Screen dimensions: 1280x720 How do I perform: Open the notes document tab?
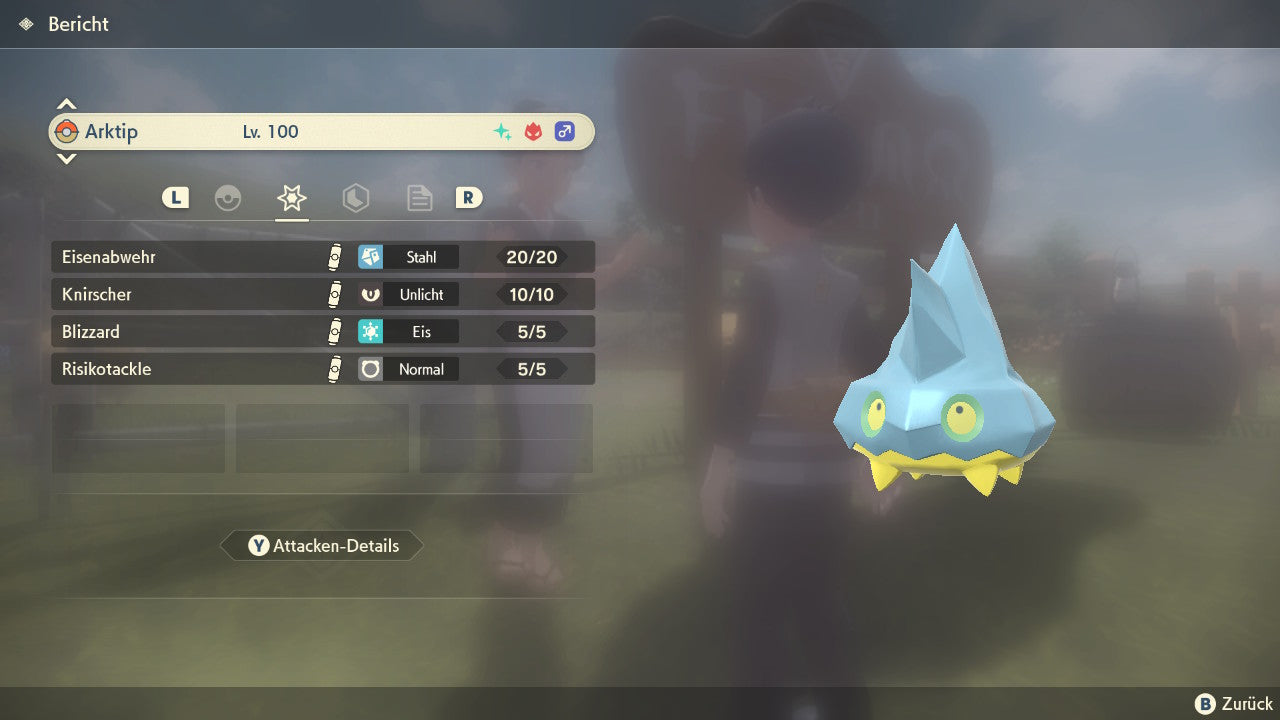(x=419, y=198)
